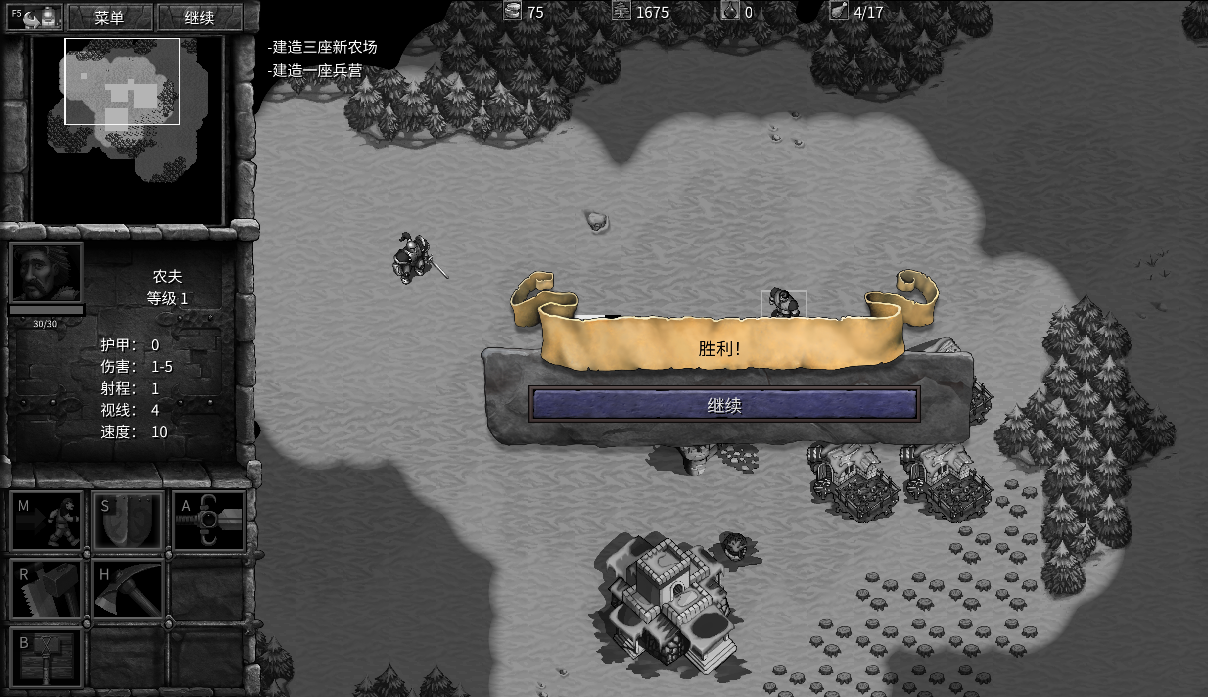This screenshot has height=697, width=1208.
Task: Select the peasant portrait in the unit panel
Action: point(46,273)
